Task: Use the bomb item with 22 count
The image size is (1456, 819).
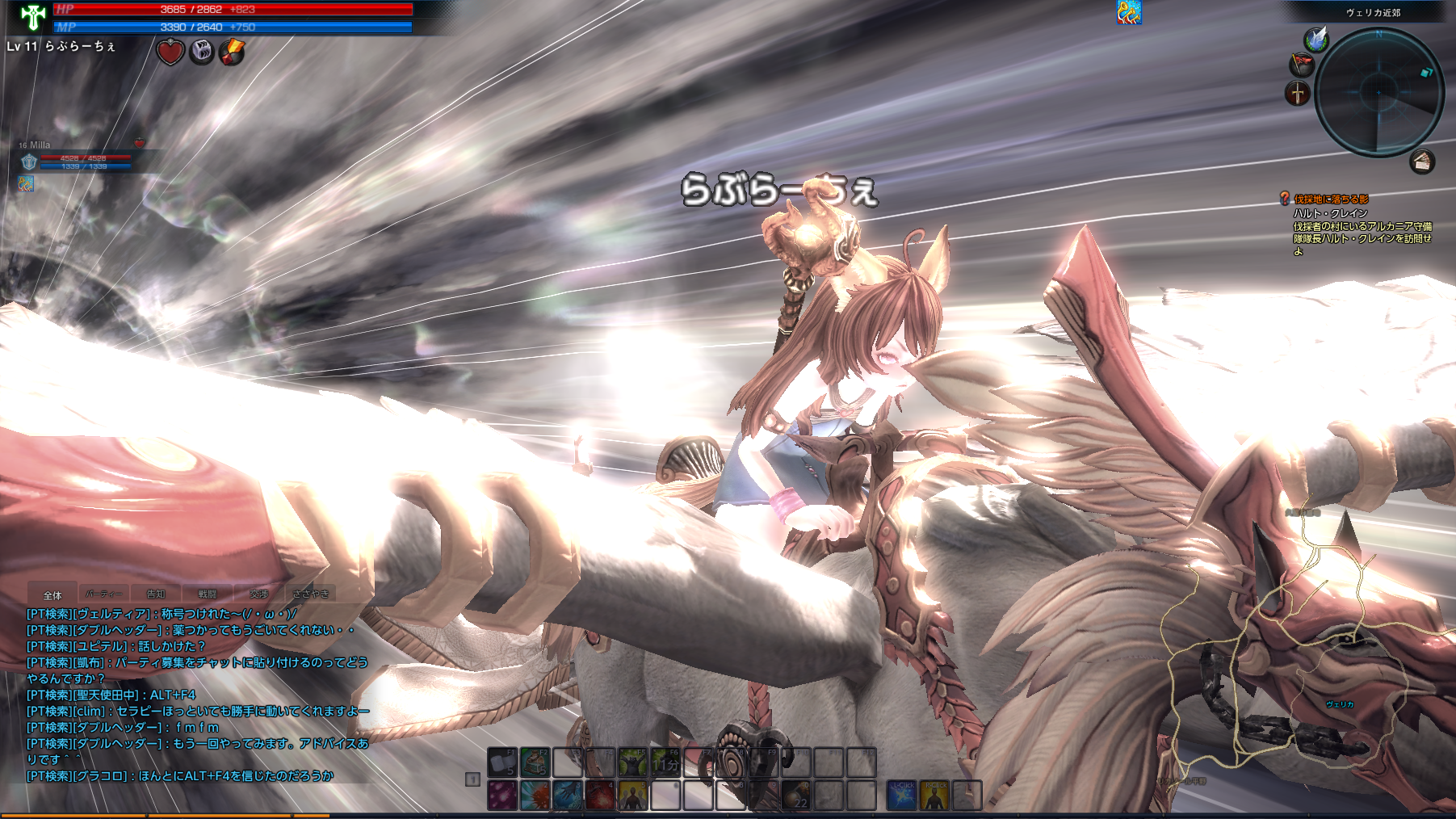Action: 796,796
